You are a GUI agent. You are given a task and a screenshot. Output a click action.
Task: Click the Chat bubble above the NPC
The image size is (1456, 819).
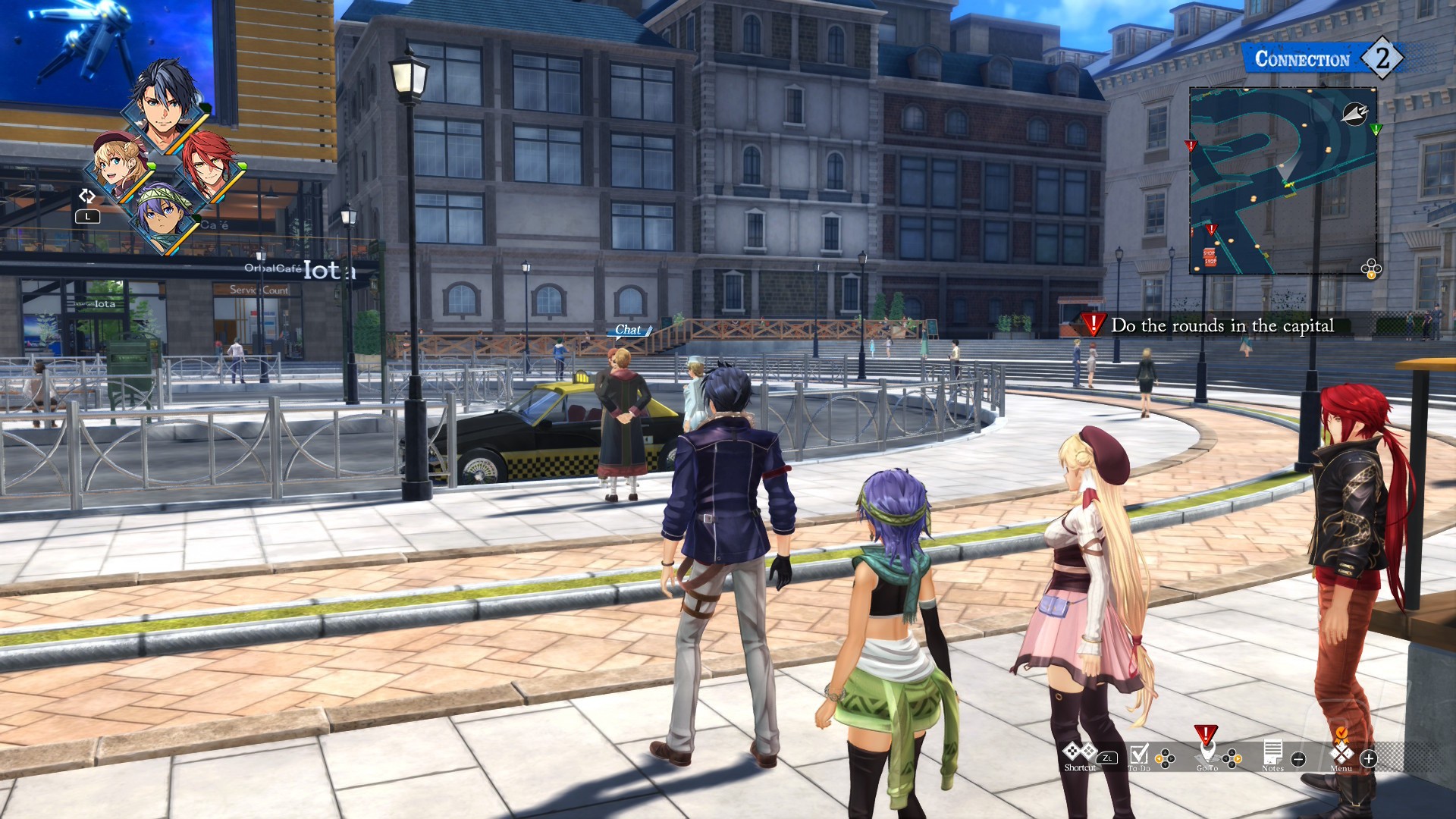(629, 330)
